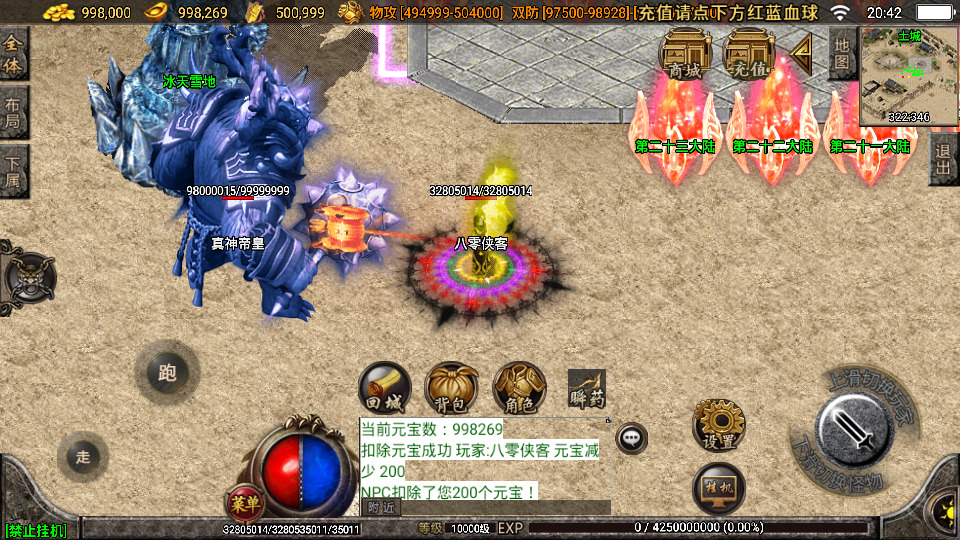Activate the 跑 run button
The width and height of the screenshot is (960, 540).
167,372
